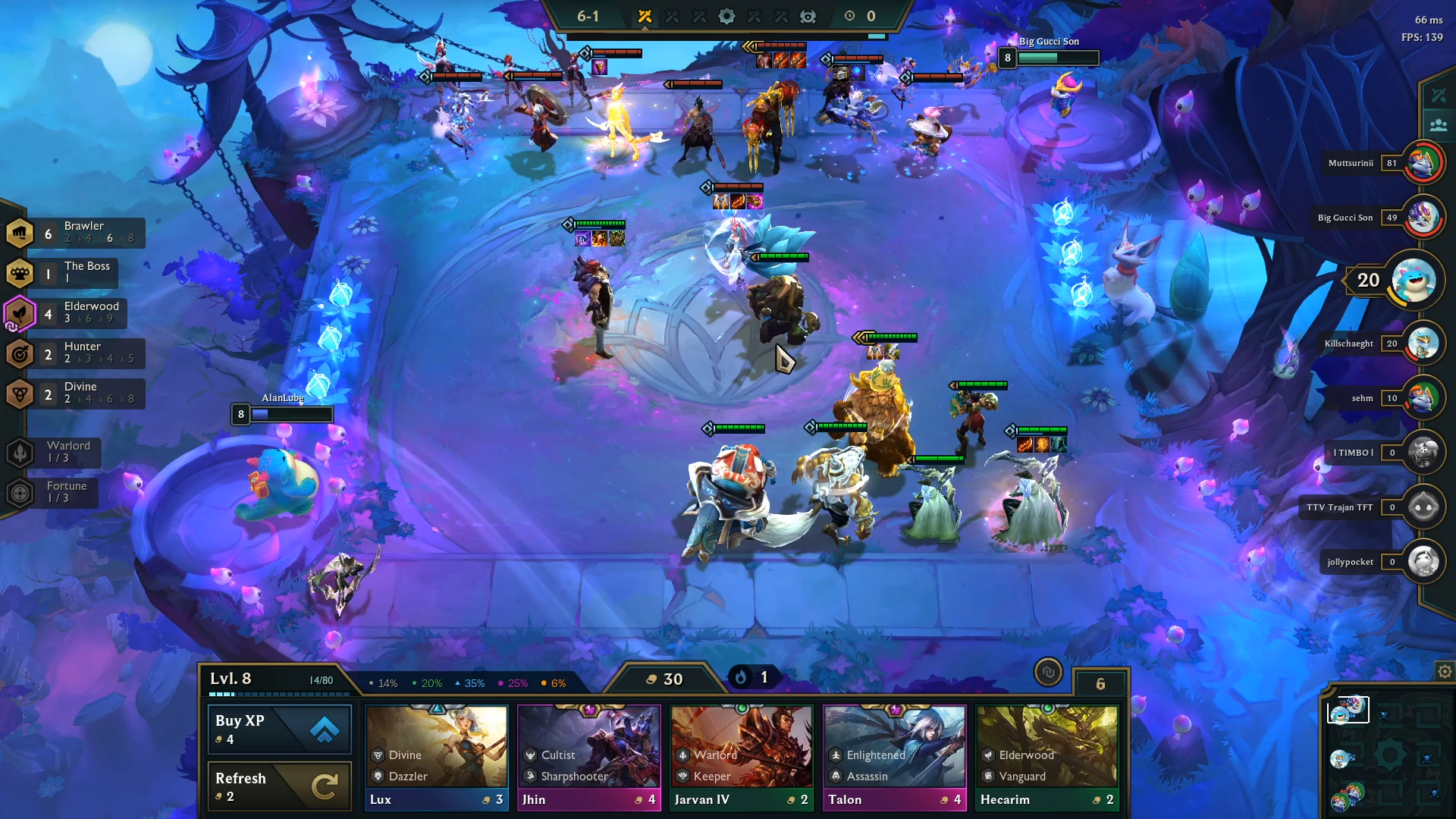Click the highlighted crossed-swords stage icon
Viewport: 1456px width, 819px height.
[x=644, y=16]
